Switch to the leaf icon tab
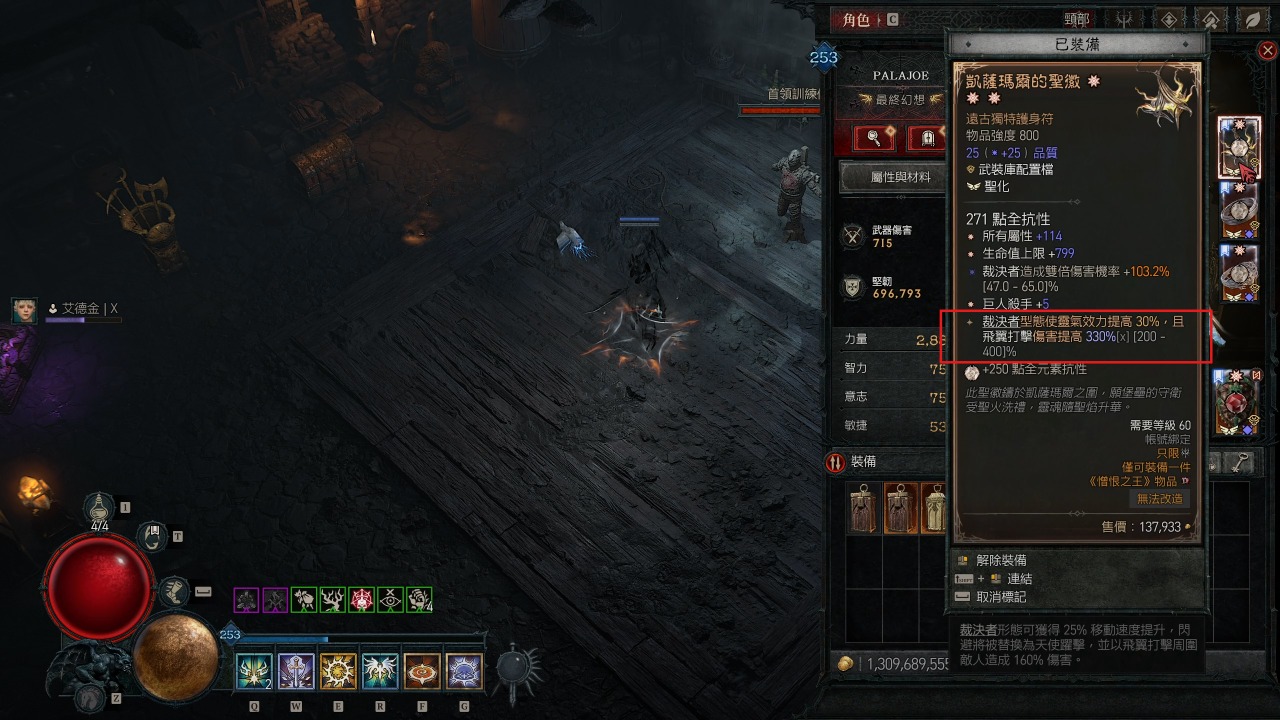 click(x=1251, y=19)
